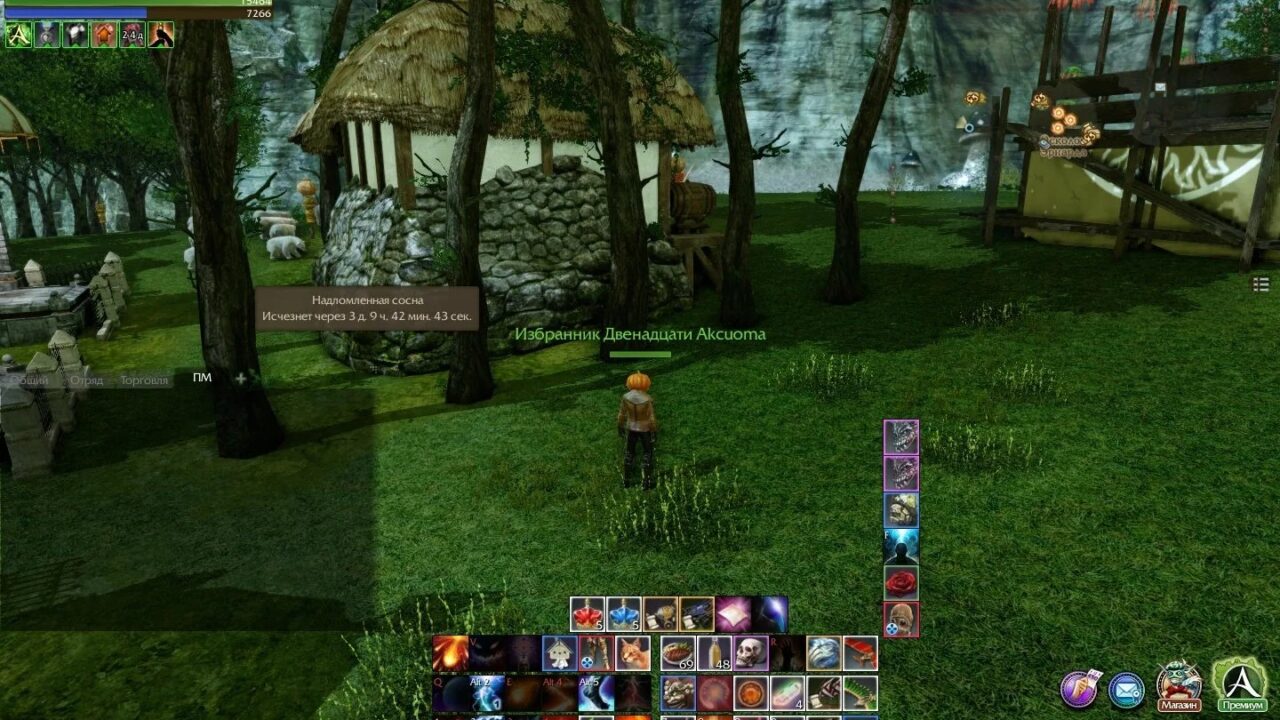1280x720 pixels.
Task: Use the red potion hotbar slot
Action: click(x=587, y=614)
